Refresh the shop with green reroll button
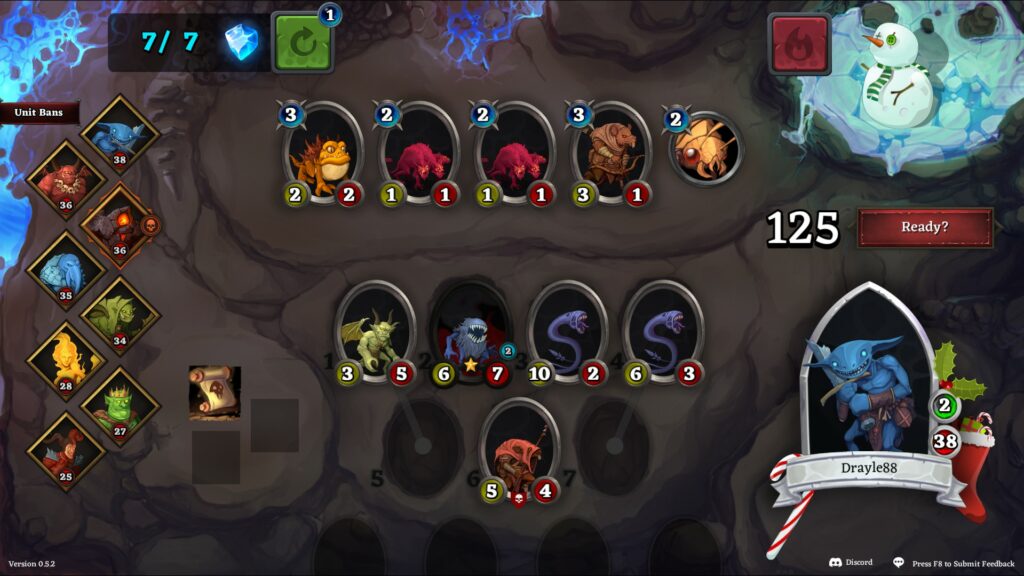 pos(303,43)
